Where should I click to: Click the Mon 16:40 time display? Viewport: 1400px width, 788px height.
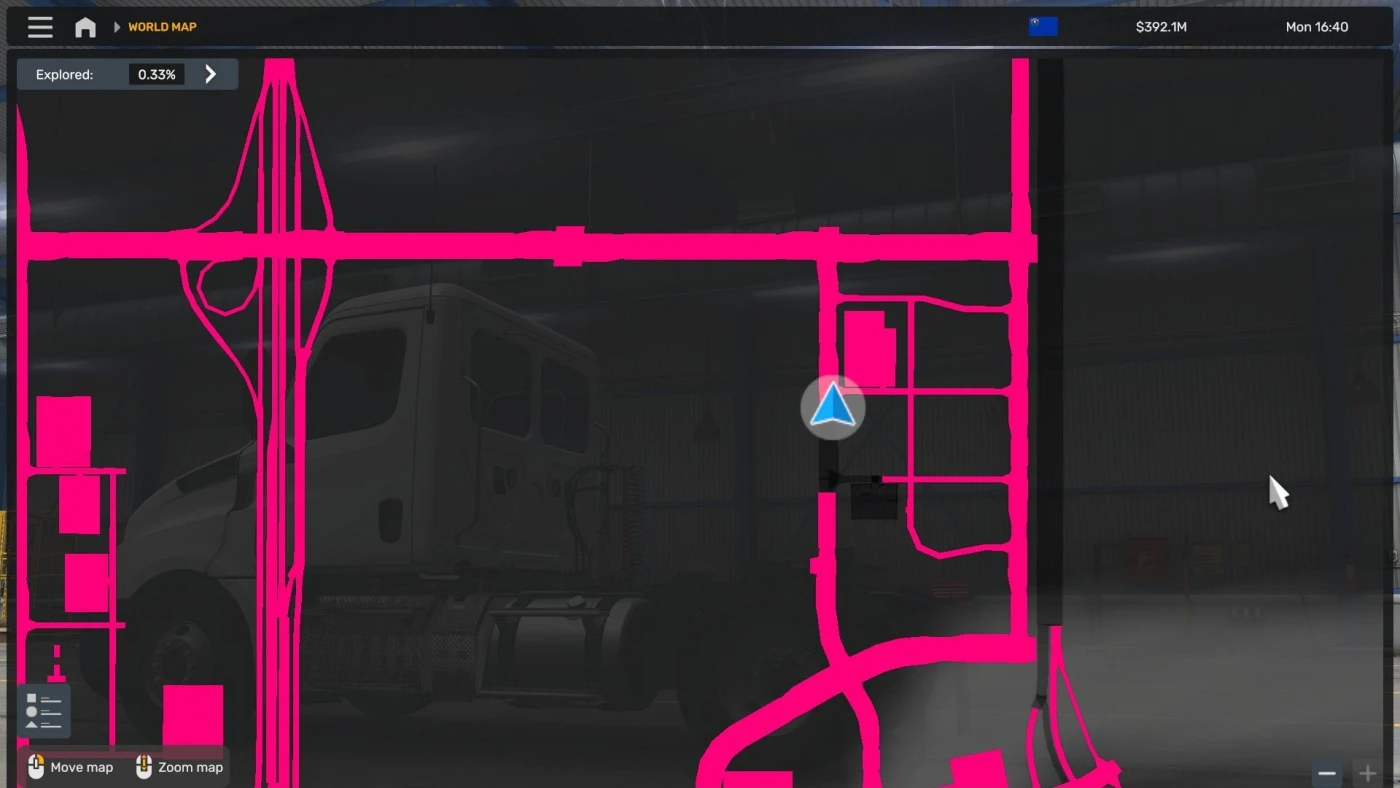pyautogui.click(x=1316, y=27)
